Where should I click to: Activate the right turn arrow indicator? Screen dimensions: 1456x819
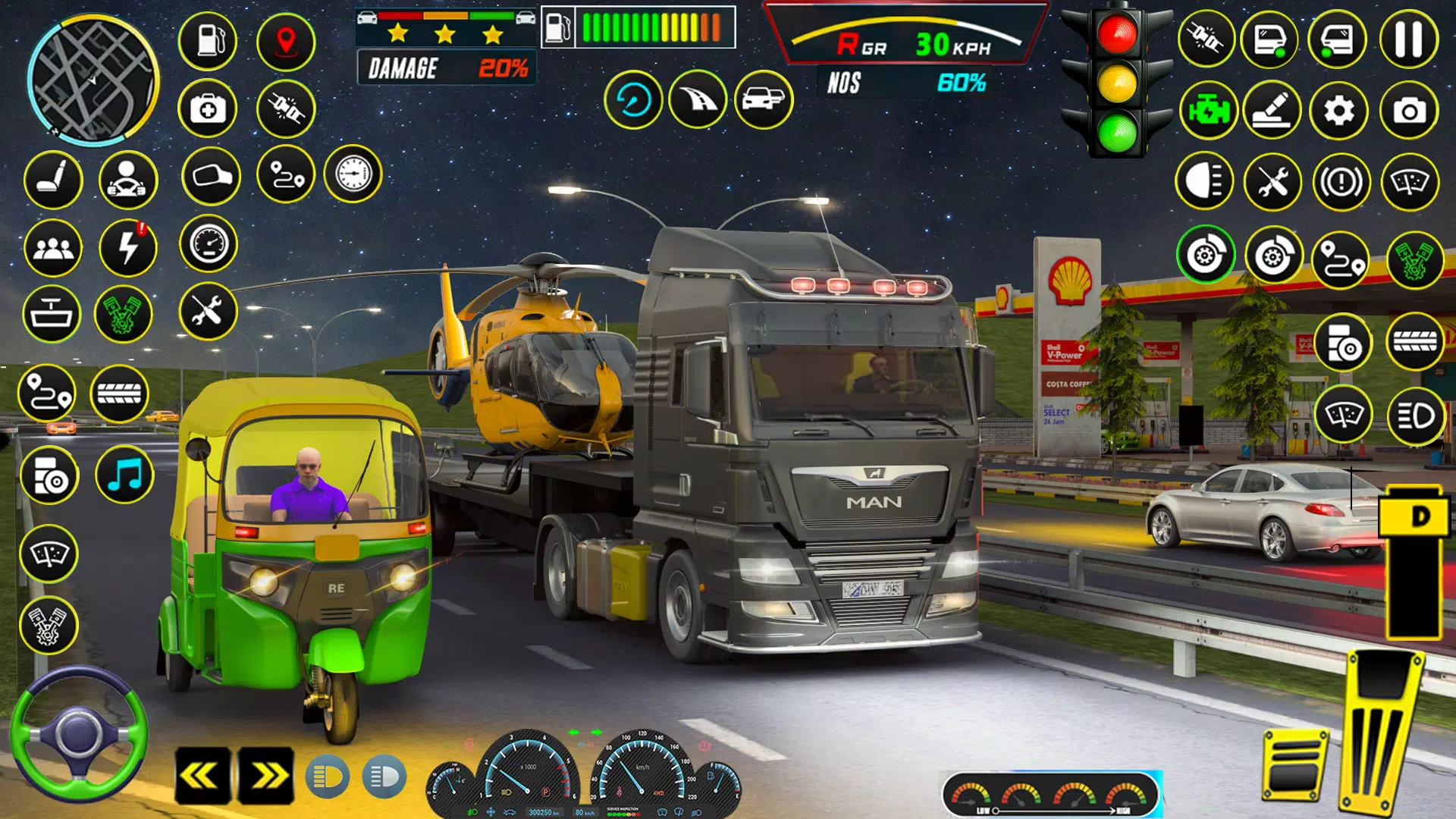click(x=266, y=776)
